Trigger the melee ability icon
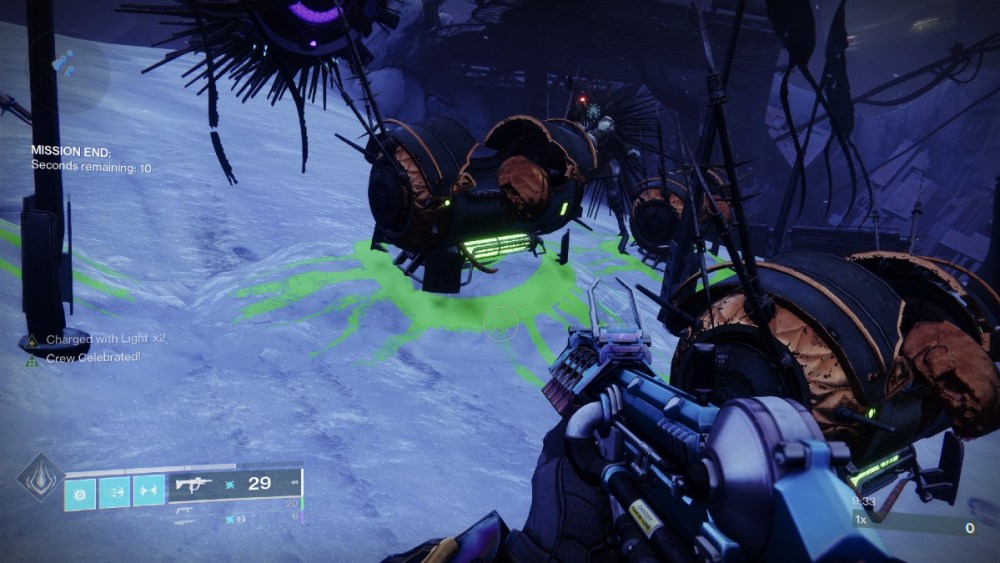This screenshot has width=1000, height=563. (x=114, y=492)
